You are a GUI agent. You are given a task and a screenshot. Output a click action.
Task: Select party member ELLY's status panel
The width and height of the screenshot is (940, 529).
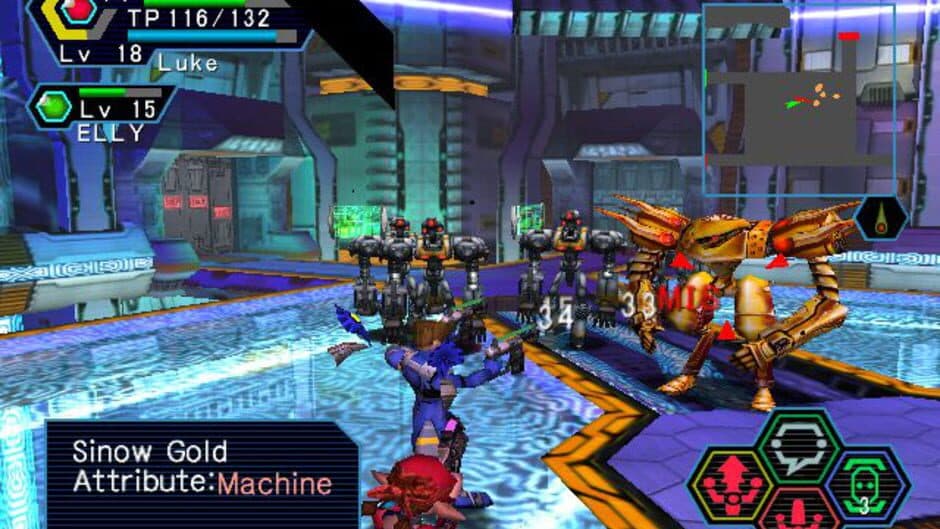point(100,112)
